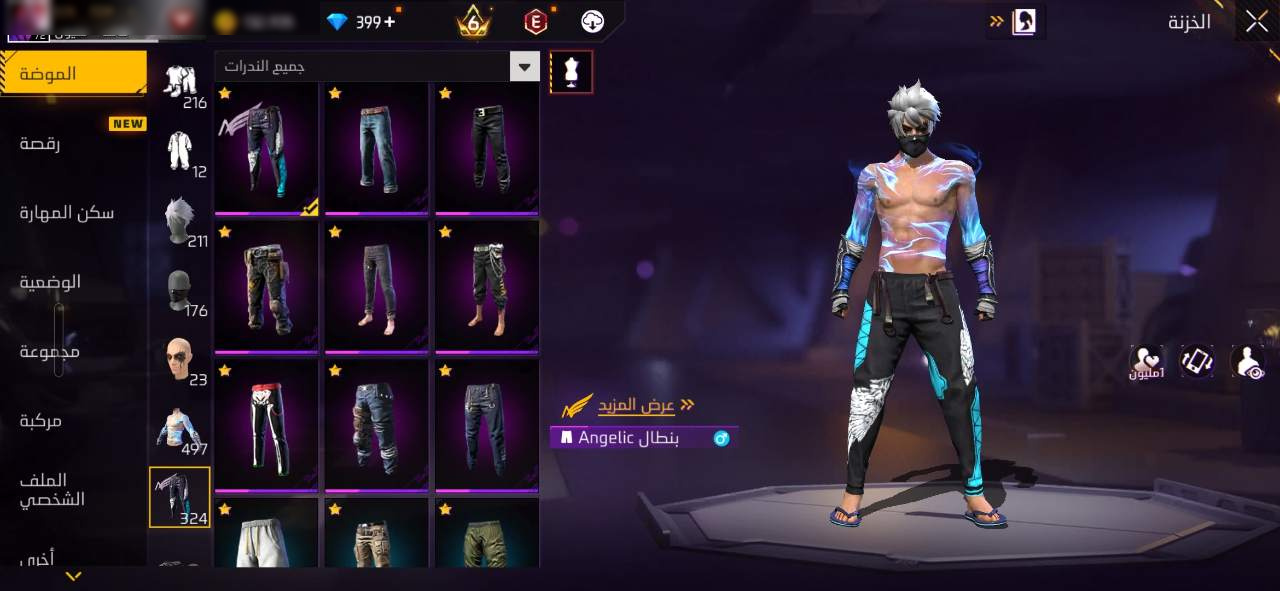Open the جميع الندرات rarity dropdown
This screenshot has width=1280, height=591.
point(377,67)
